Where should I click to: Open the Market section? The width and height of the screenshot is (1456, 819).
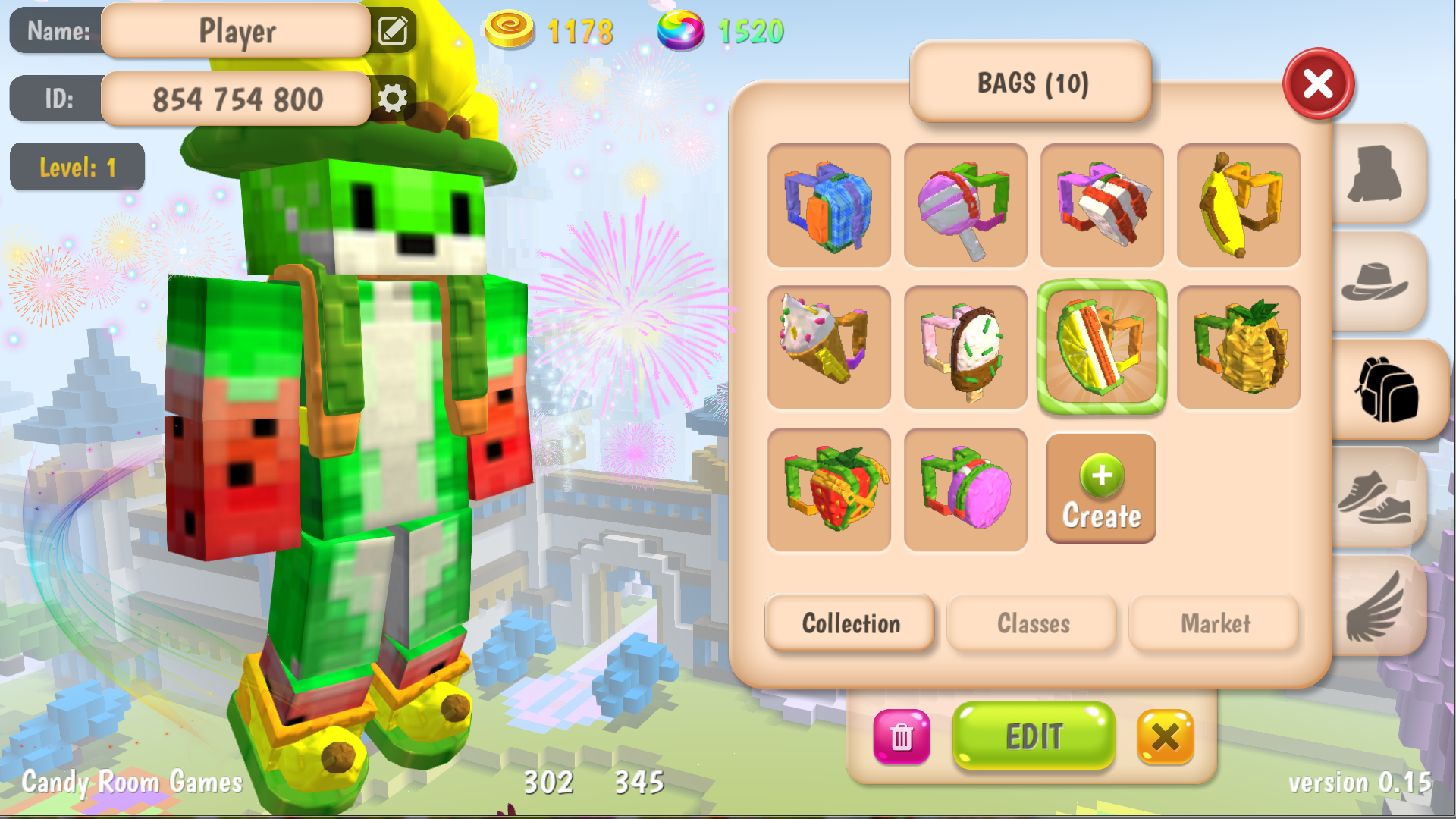[1214, 623]
